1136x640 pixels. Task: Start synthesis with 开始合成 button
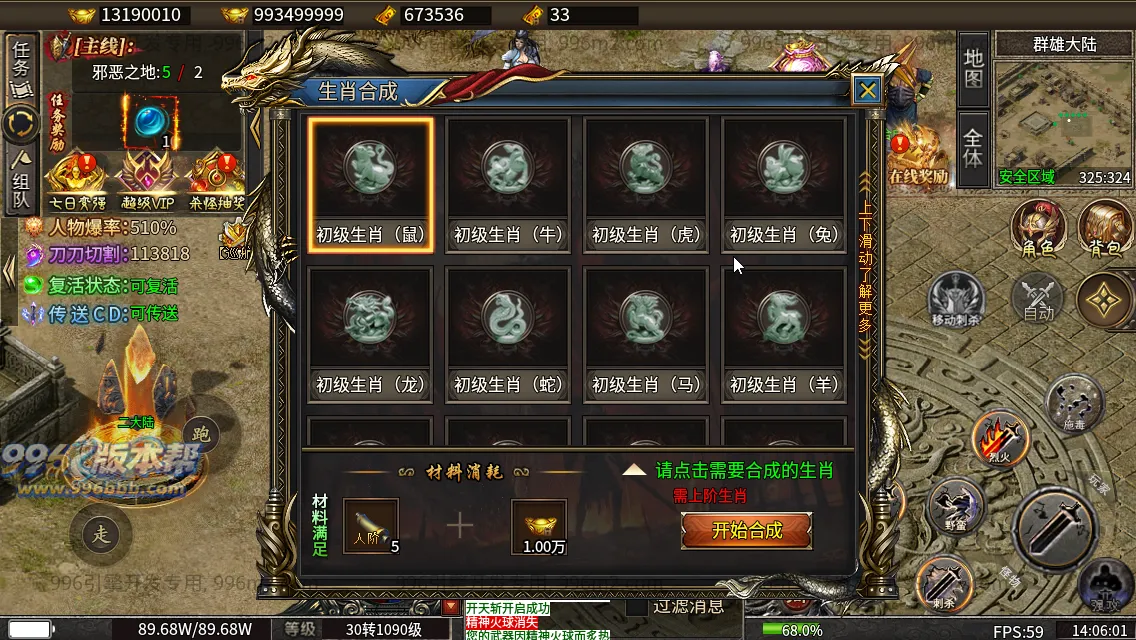click(746, 531)
